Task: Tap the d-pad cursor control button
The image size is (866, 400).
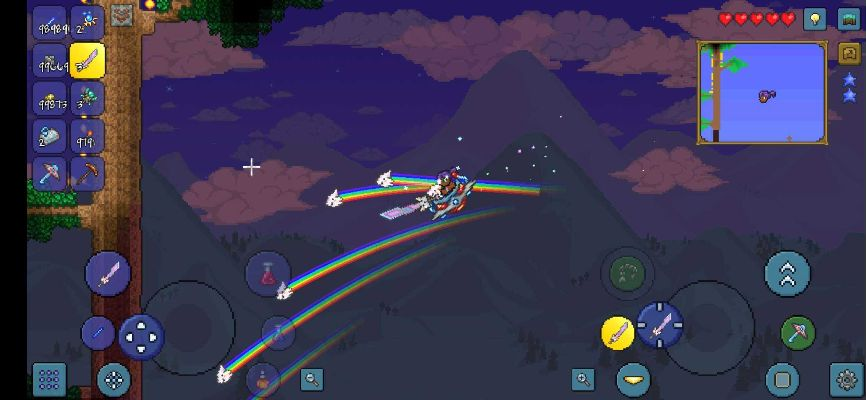Action: pyautogui.click(x=141, y=335)
